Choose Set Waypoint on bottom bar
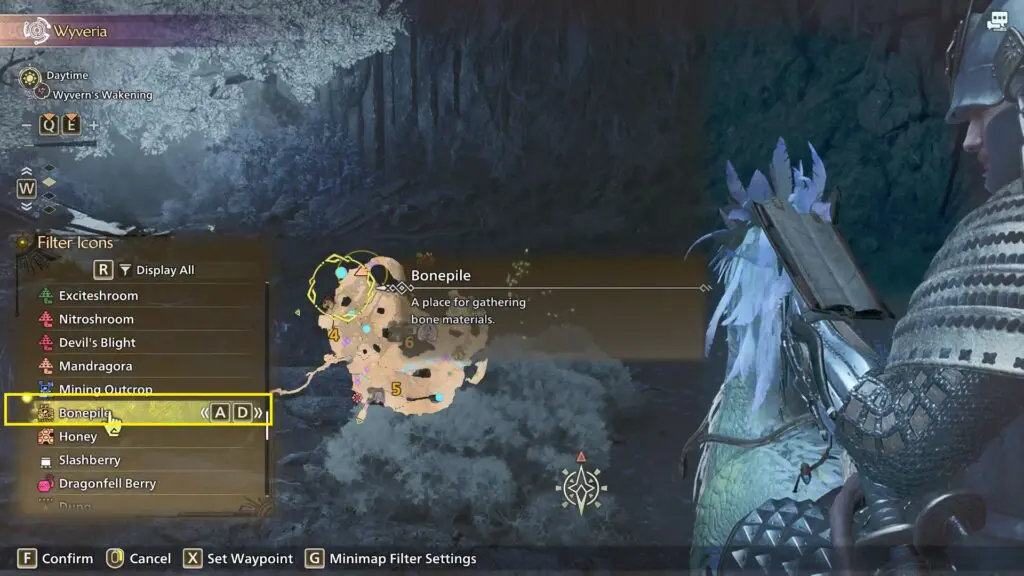Screen dimensions: 1024x576 point(239,559)
